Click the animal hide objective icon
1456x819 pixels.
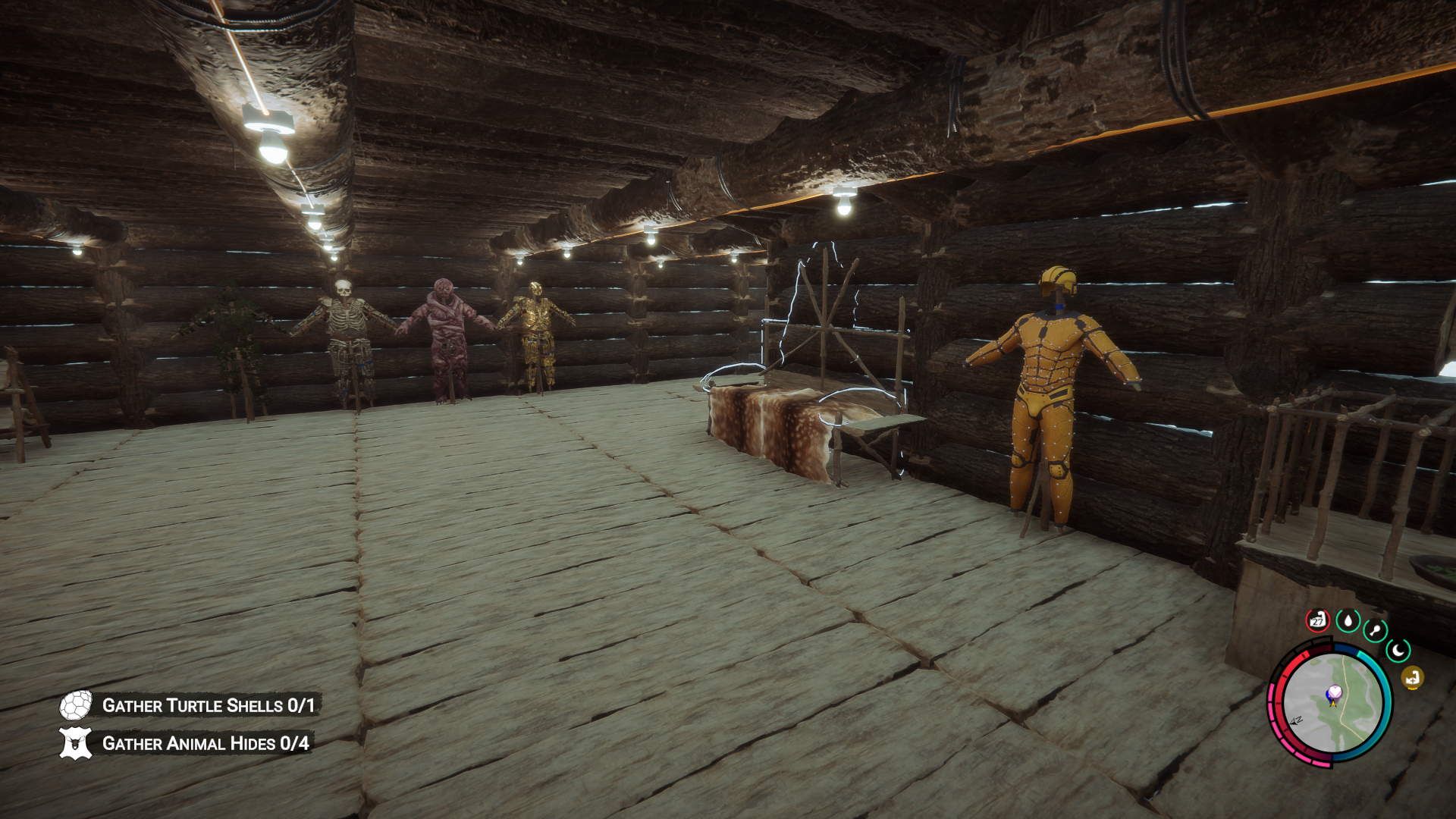76,743
